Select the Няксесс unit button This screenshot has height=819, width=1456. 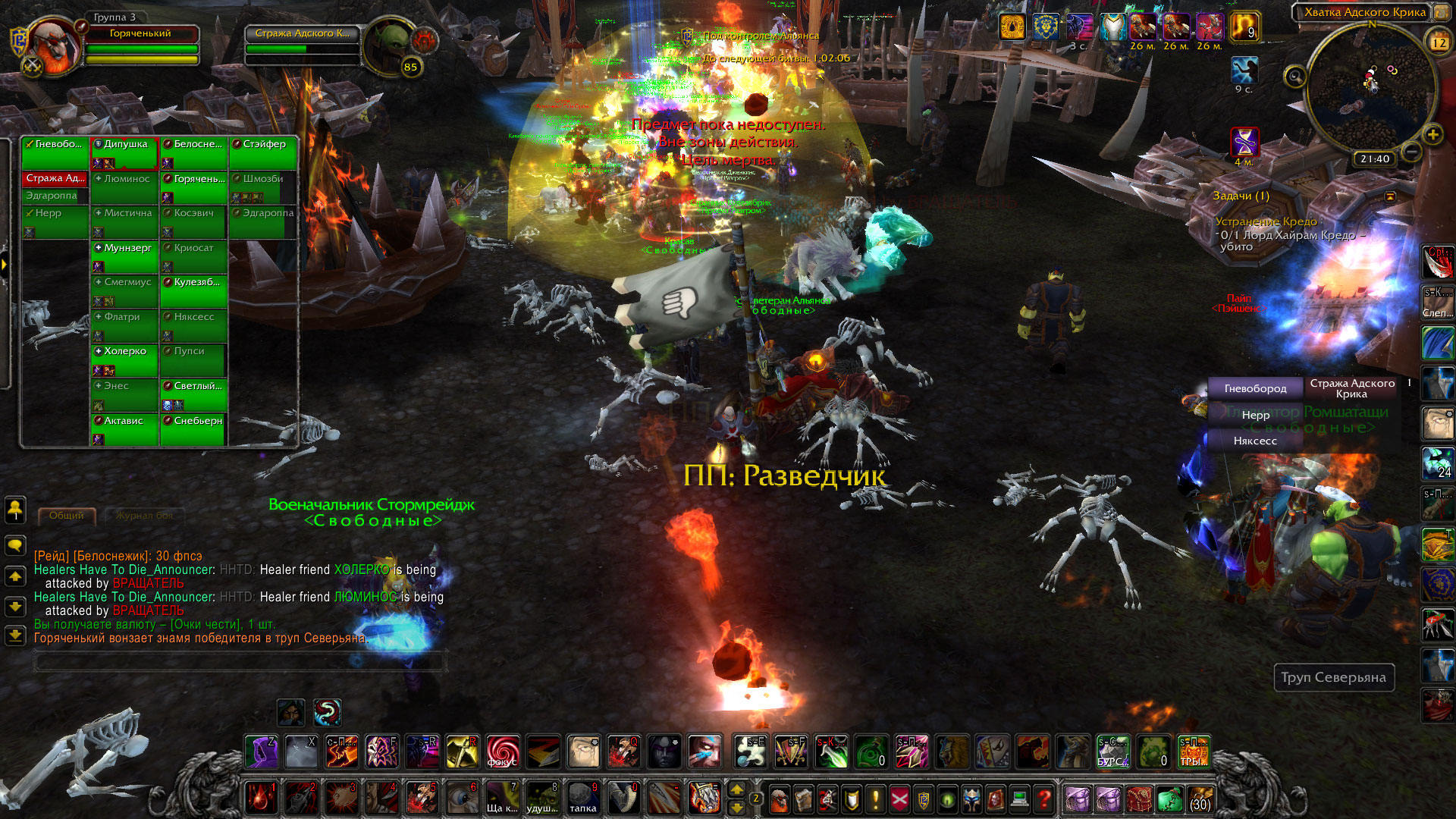click(1255, 441)
